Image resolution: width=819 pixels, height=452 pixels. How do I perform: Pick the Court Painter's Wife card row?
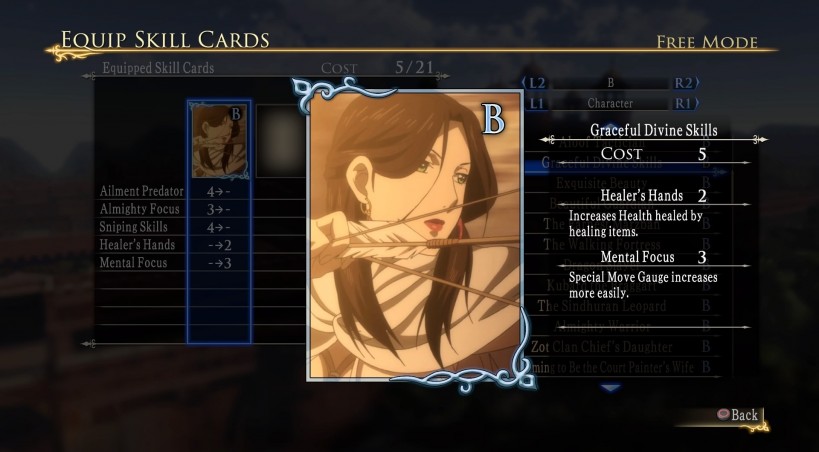click(x=623, y=368)
